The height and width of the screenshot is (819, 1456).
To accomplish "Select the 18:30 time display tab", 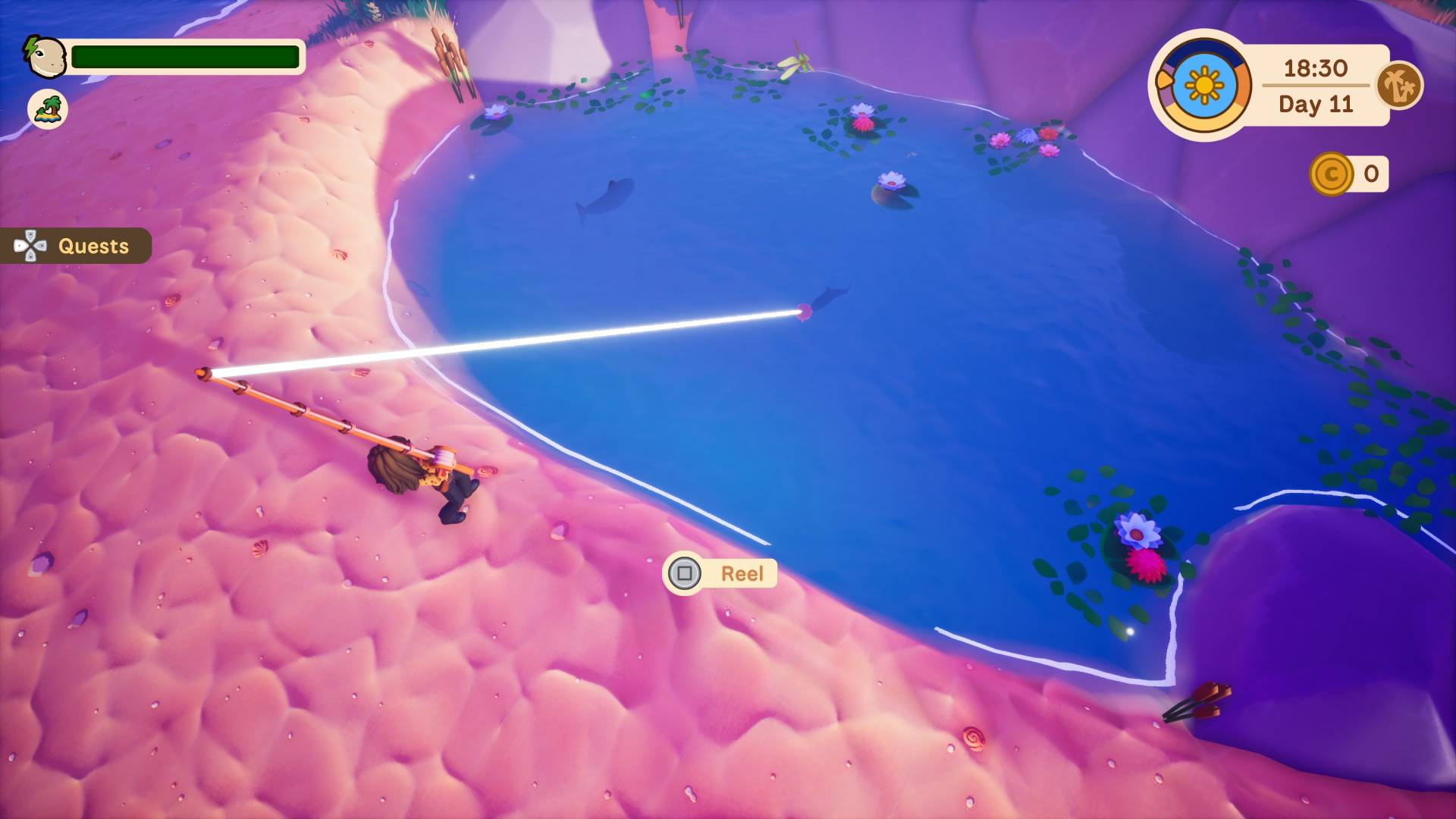I will [x=1314, y=68].
